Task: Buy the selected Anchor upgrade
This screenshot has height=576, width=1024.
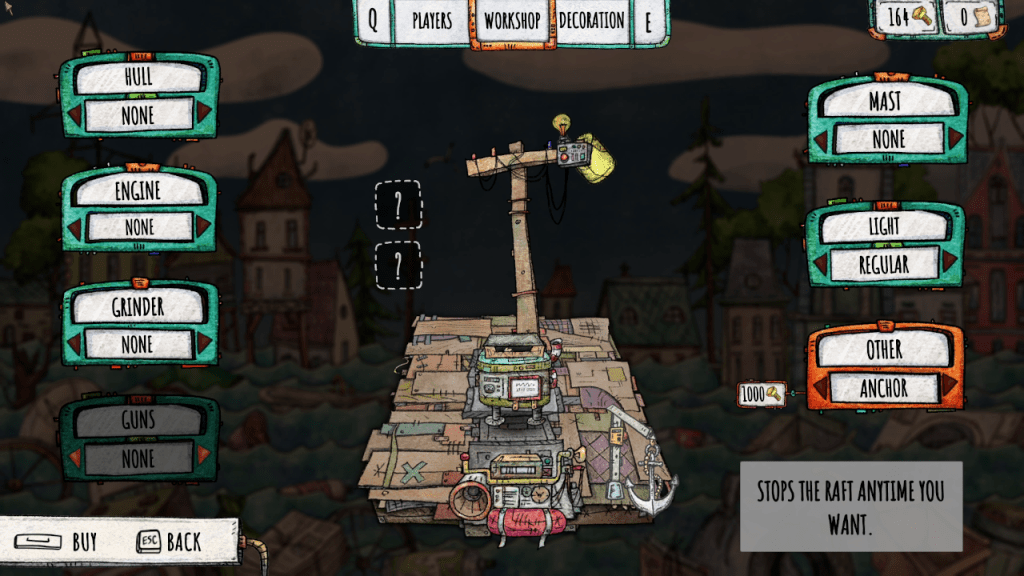Action: 62,542
